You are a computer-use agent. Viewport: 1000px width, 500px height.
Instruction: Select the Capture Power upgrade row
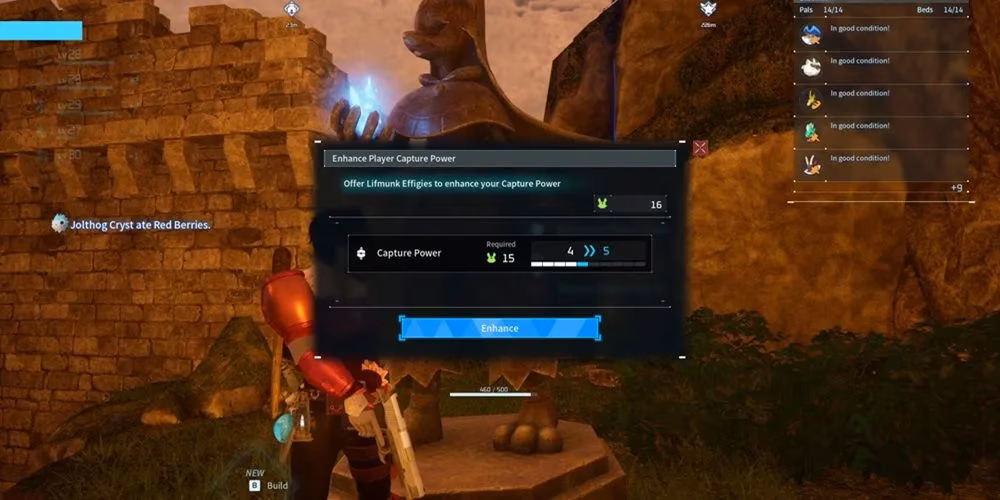tap(499, 254)
